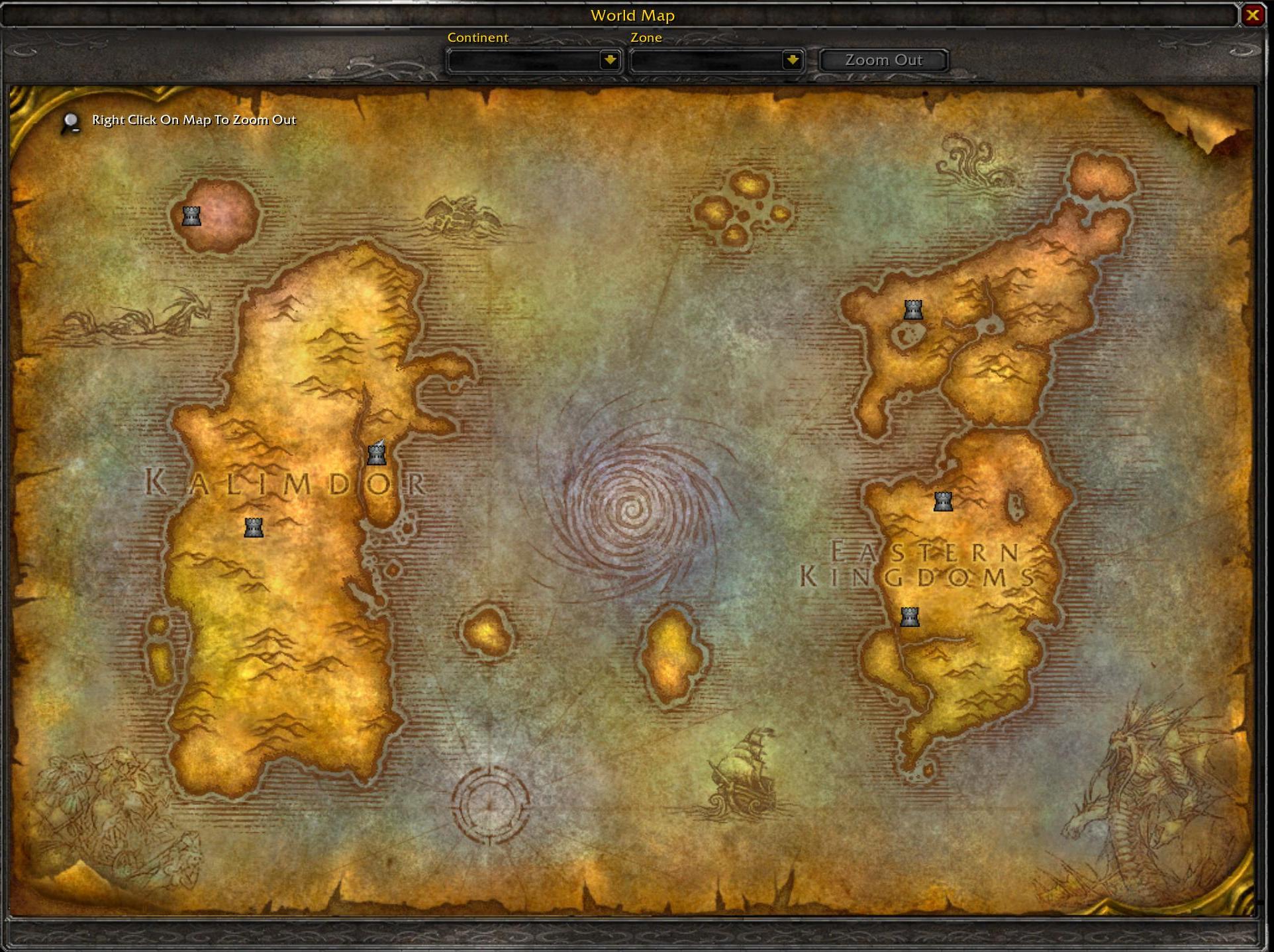Image resolution: width=1274 pixels, height=952 pixels.
Task: Click the tower icon in the Barrens area
Action: coord(252,528)
